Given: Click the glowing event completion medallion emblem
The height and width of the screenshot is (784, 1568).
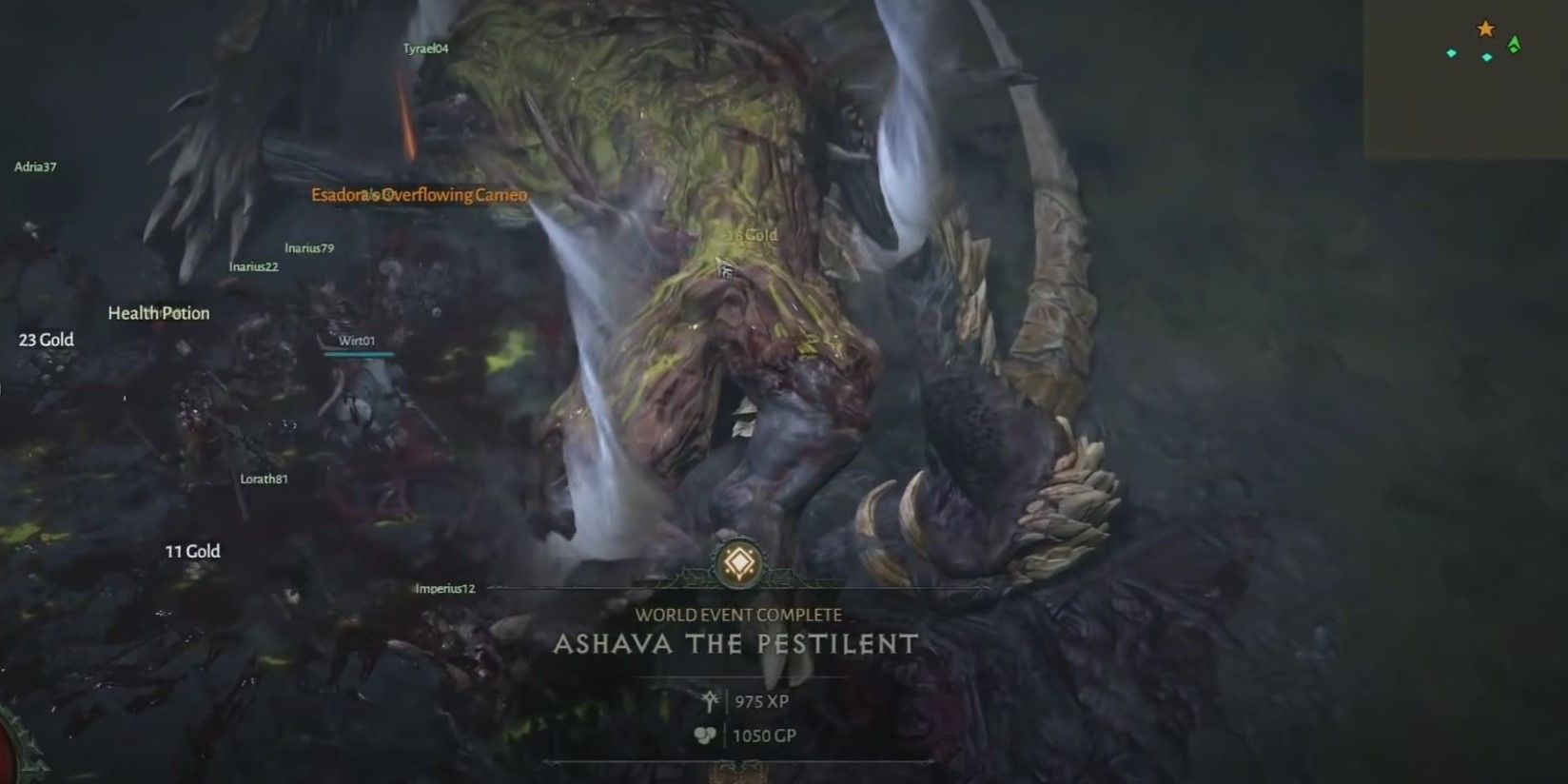Looking at the screenshot, I should click(x=739, y=564).
